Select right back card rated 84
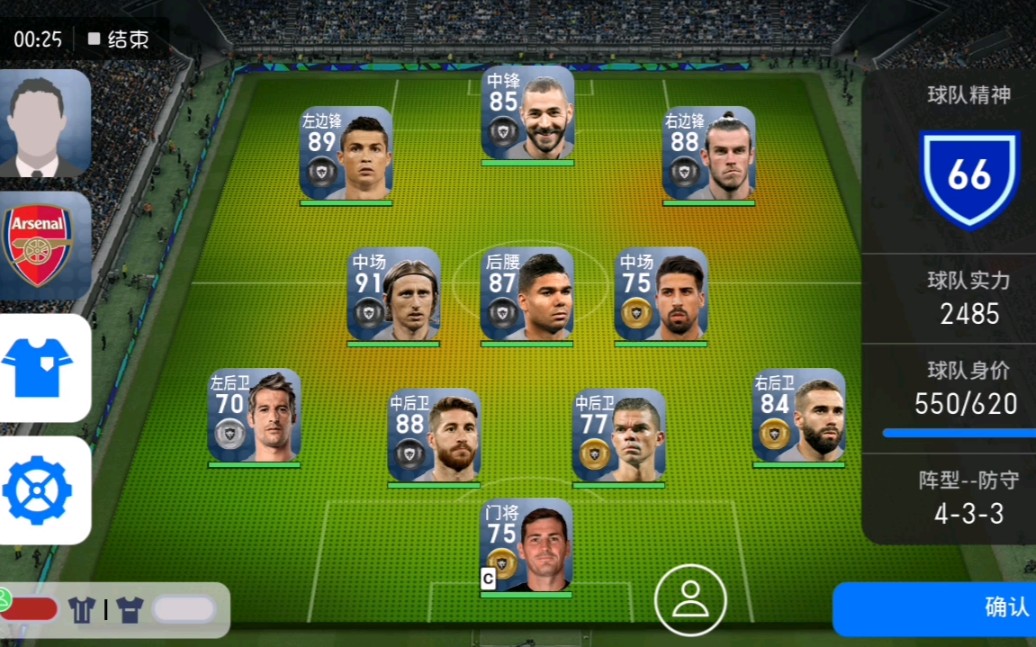The height and width of the screenshot is (647, 1036). [799, 416]
